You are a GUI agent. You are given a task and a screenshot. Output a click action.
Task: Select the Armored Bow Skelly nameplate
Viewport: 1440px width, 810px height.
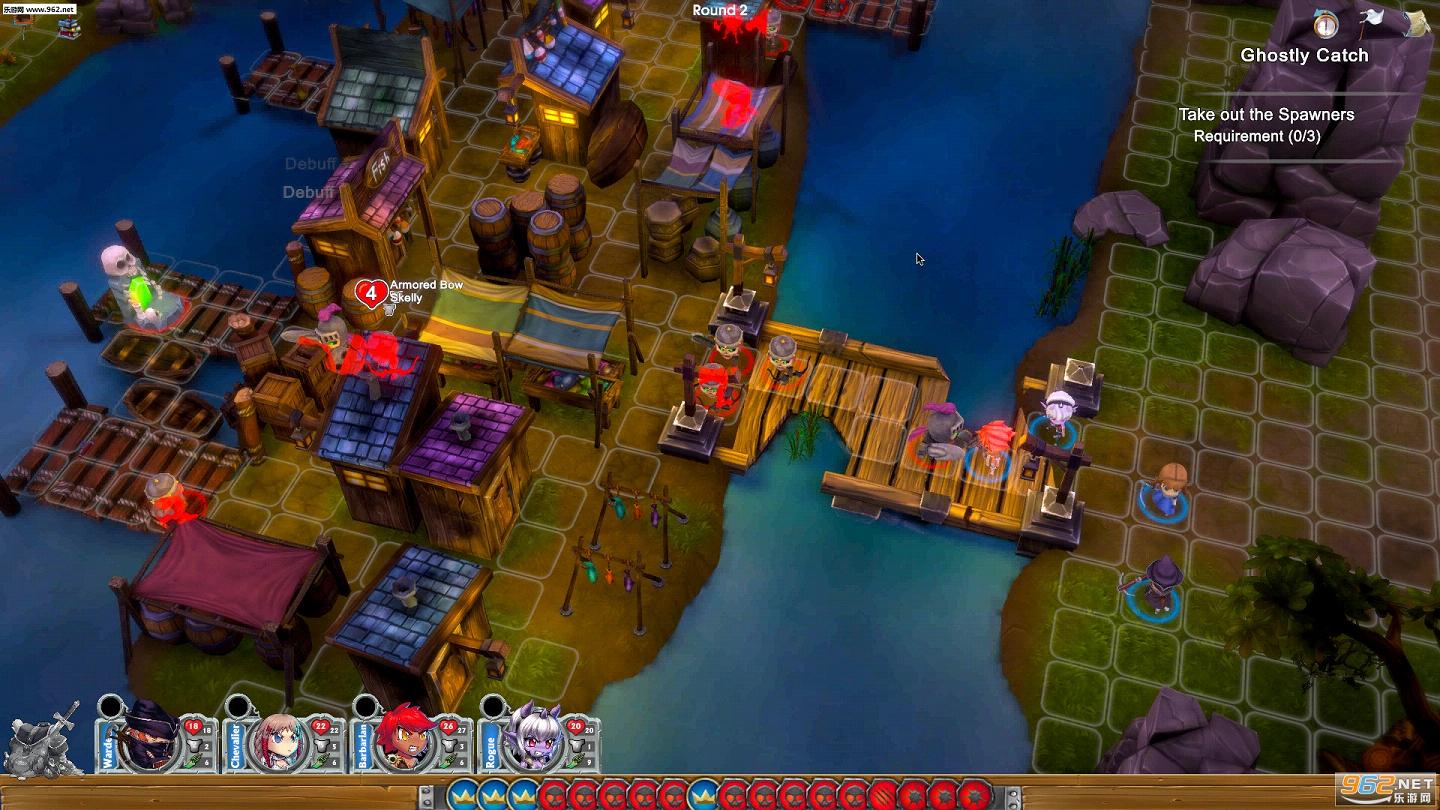pos(425,291)
